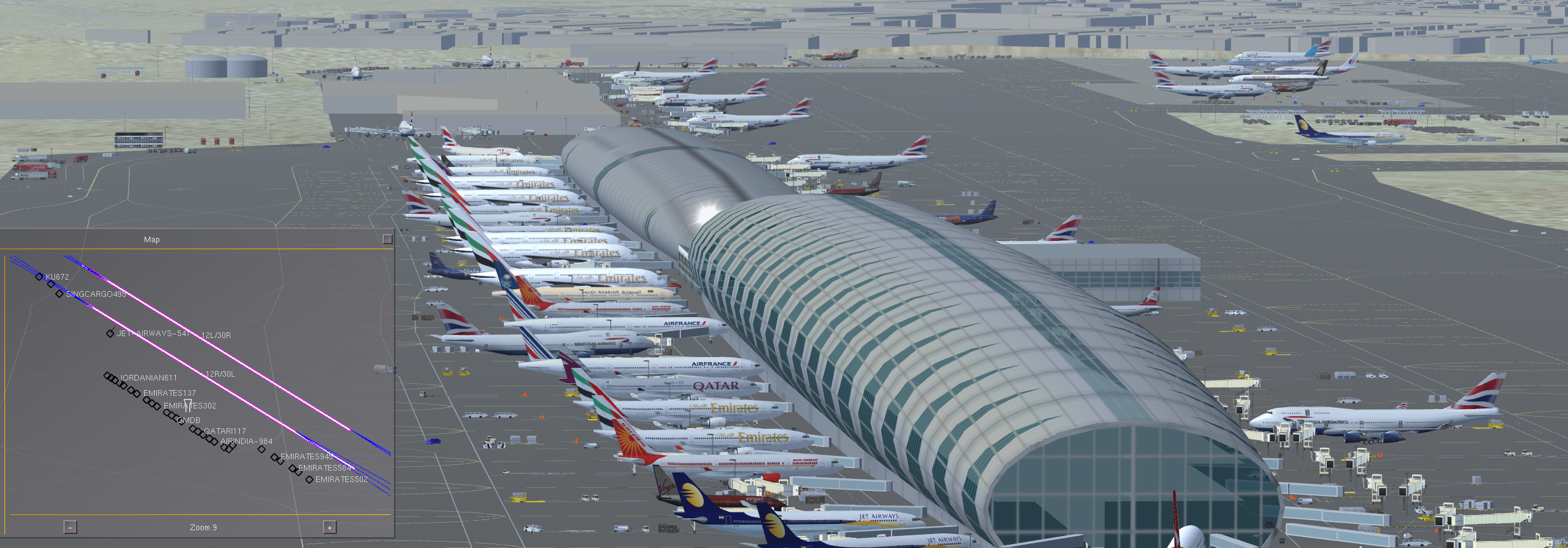
Task: Click the 12L/30R runway label
Action: [216, 335]
